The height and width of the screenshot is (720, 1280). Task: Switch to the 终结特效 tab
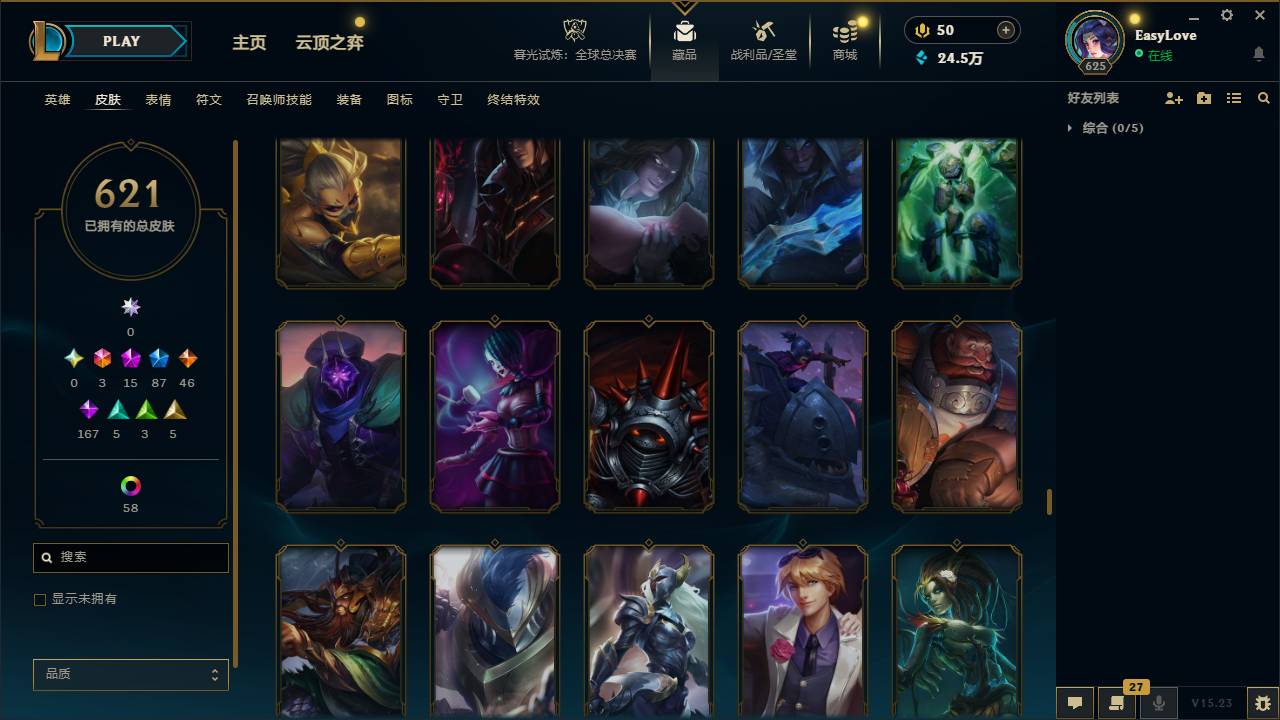(513, 100)
